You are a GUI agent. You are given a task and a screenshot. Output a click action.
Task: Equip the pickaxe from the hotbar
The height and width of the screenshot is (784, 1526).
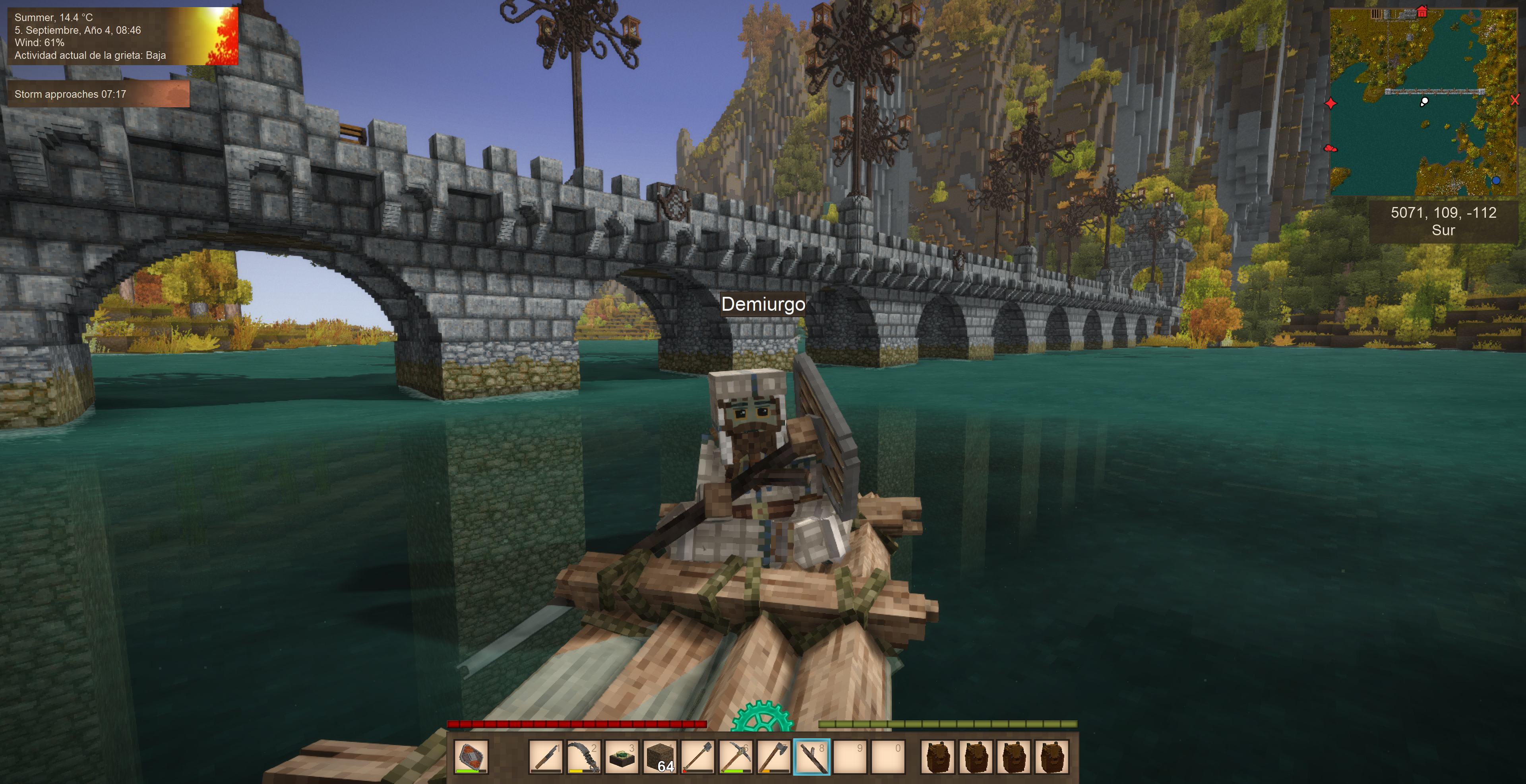coord(736,757)
